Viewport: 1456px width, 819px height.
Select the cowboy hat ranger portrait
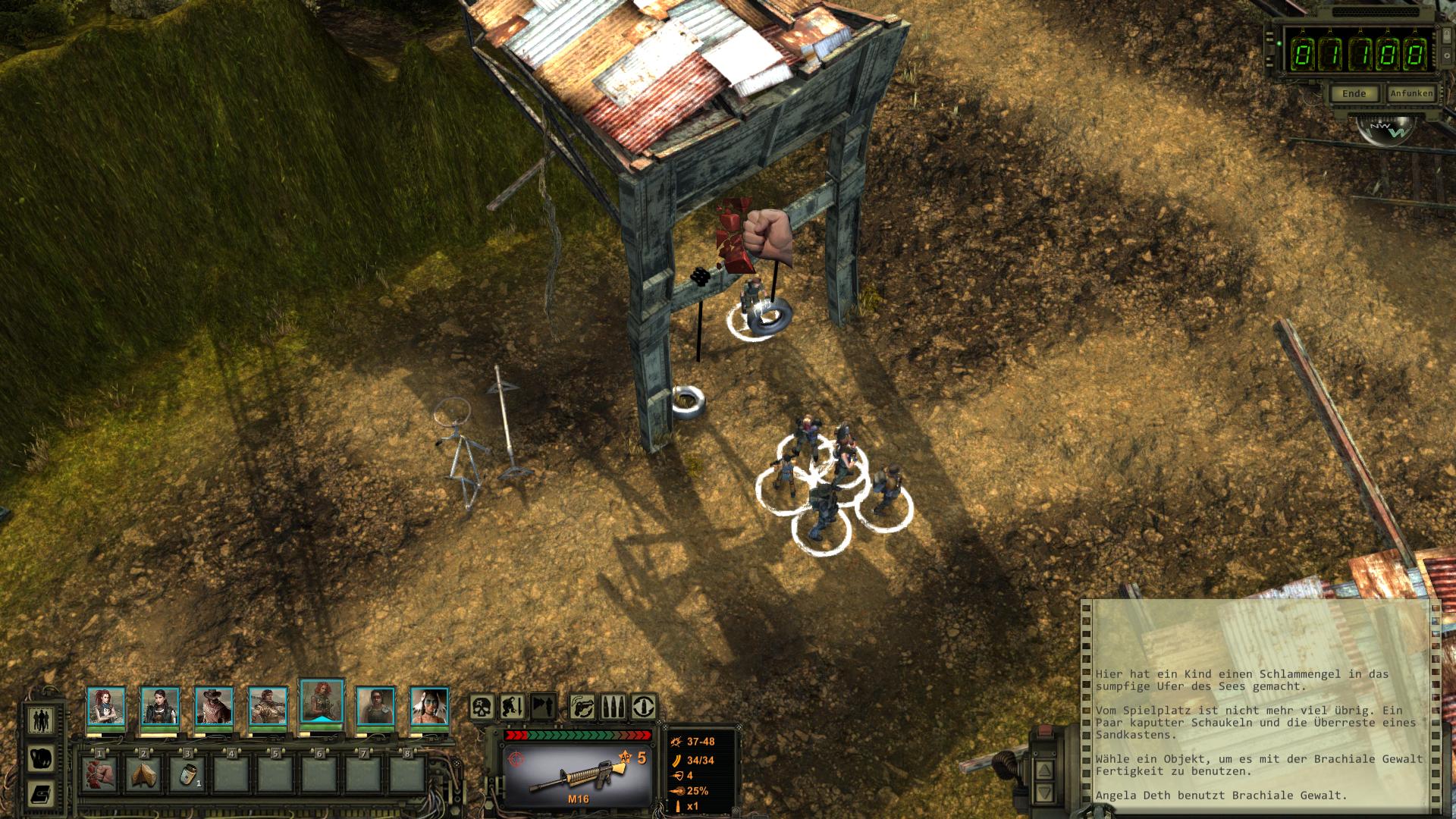214,706
